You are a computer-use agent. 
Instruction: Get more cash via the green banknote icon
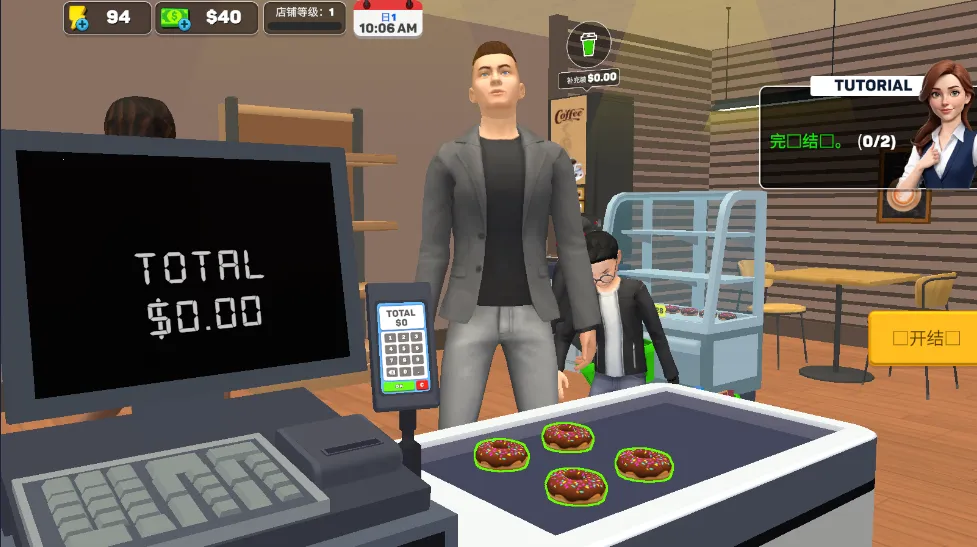(176, 17)
